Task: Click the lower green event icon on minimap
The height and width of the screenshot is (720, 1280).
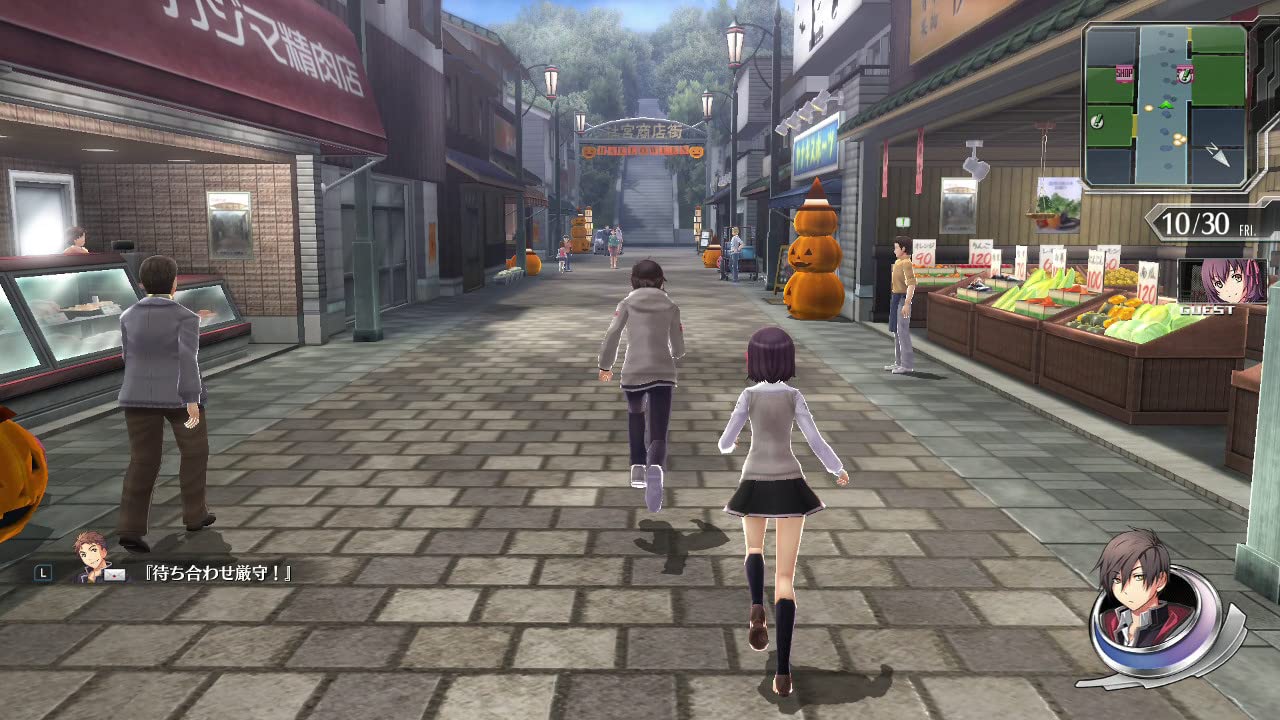Action: point(1096,121)
